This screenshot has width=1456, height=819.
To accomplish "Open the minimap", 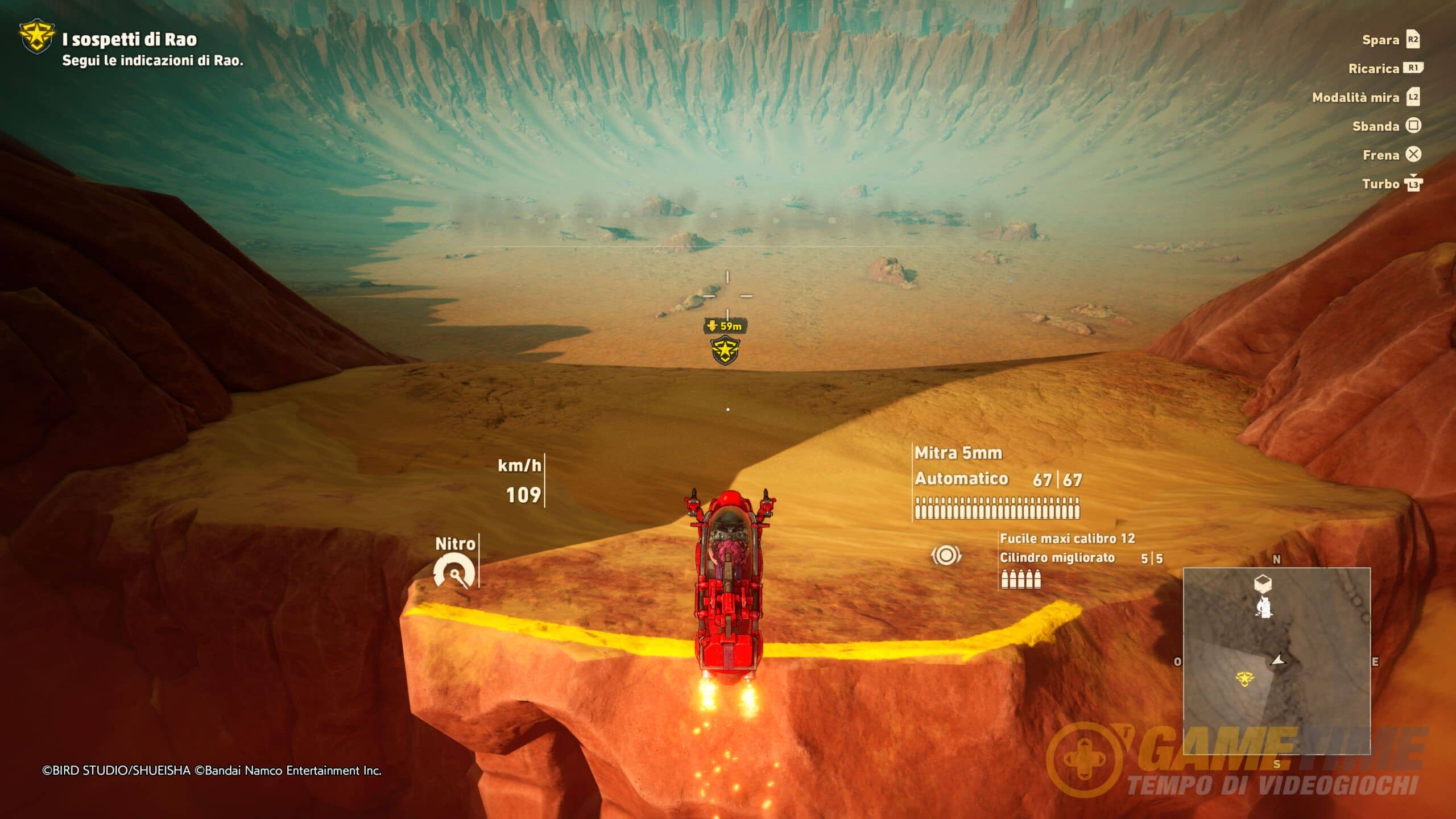I will click(1276, 660).
